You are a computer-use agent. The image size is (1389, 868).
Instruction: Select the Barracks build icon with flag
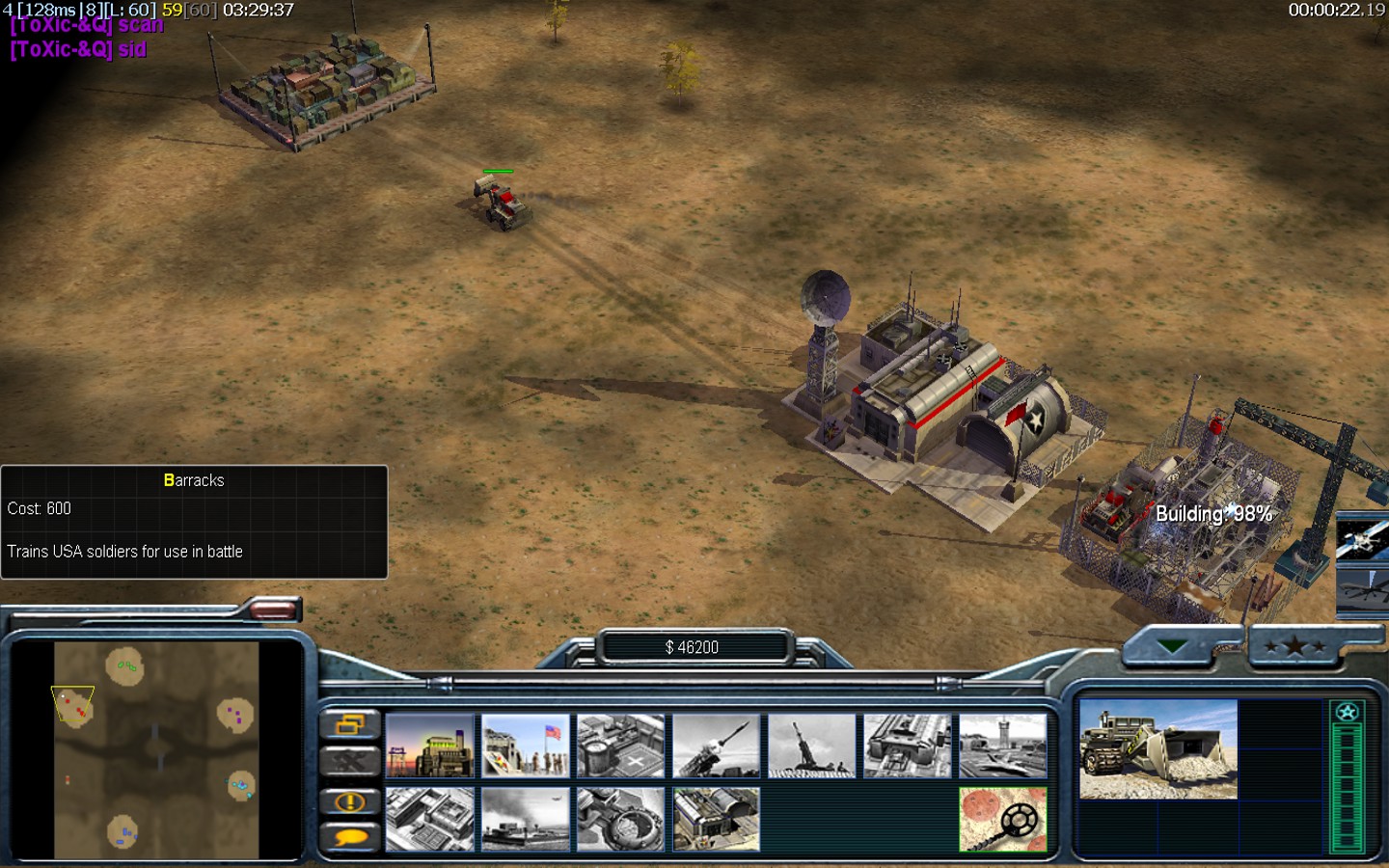(x=526, y=746)
